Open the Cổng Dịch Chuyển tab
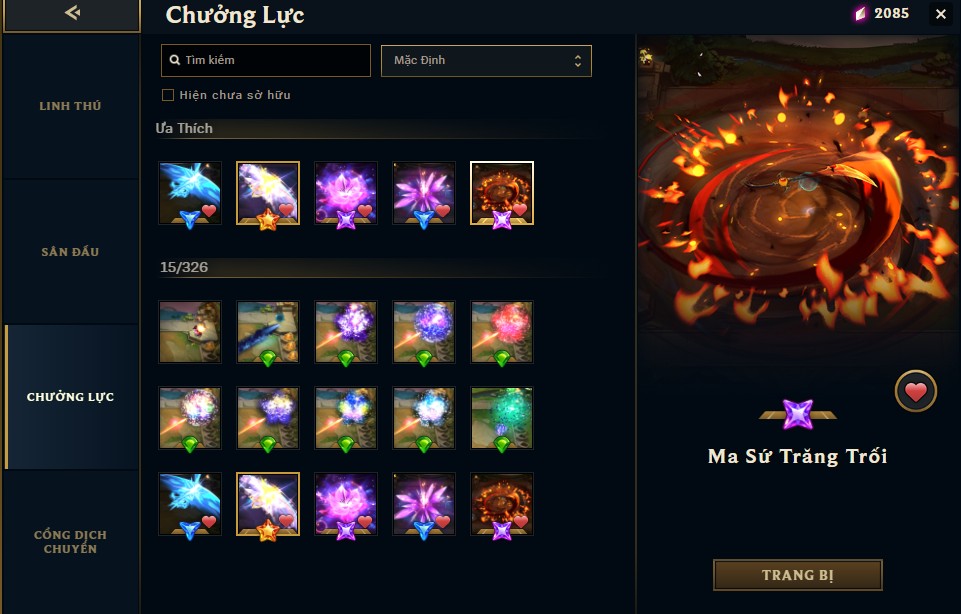Image resolution: width=961 pixels, height=614 pixels. [x=70, y=542]
